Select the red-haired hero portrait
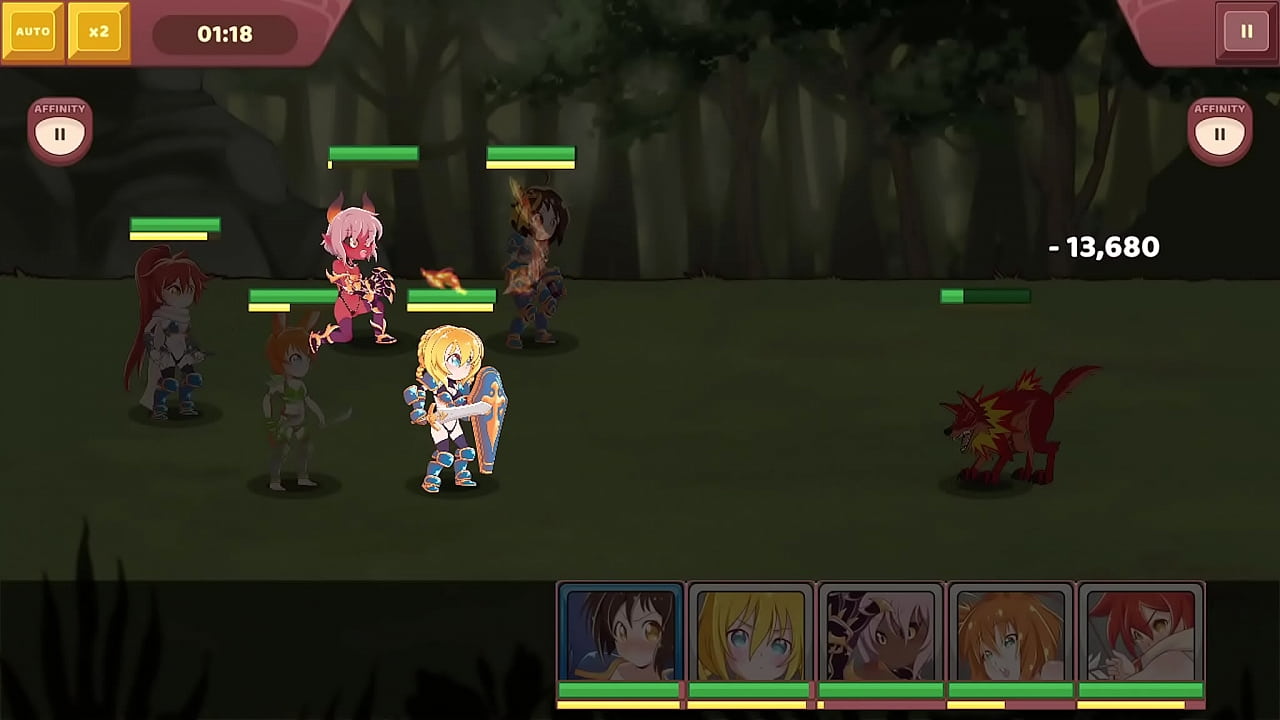 pyautogui.click(x=1140, y=635)
